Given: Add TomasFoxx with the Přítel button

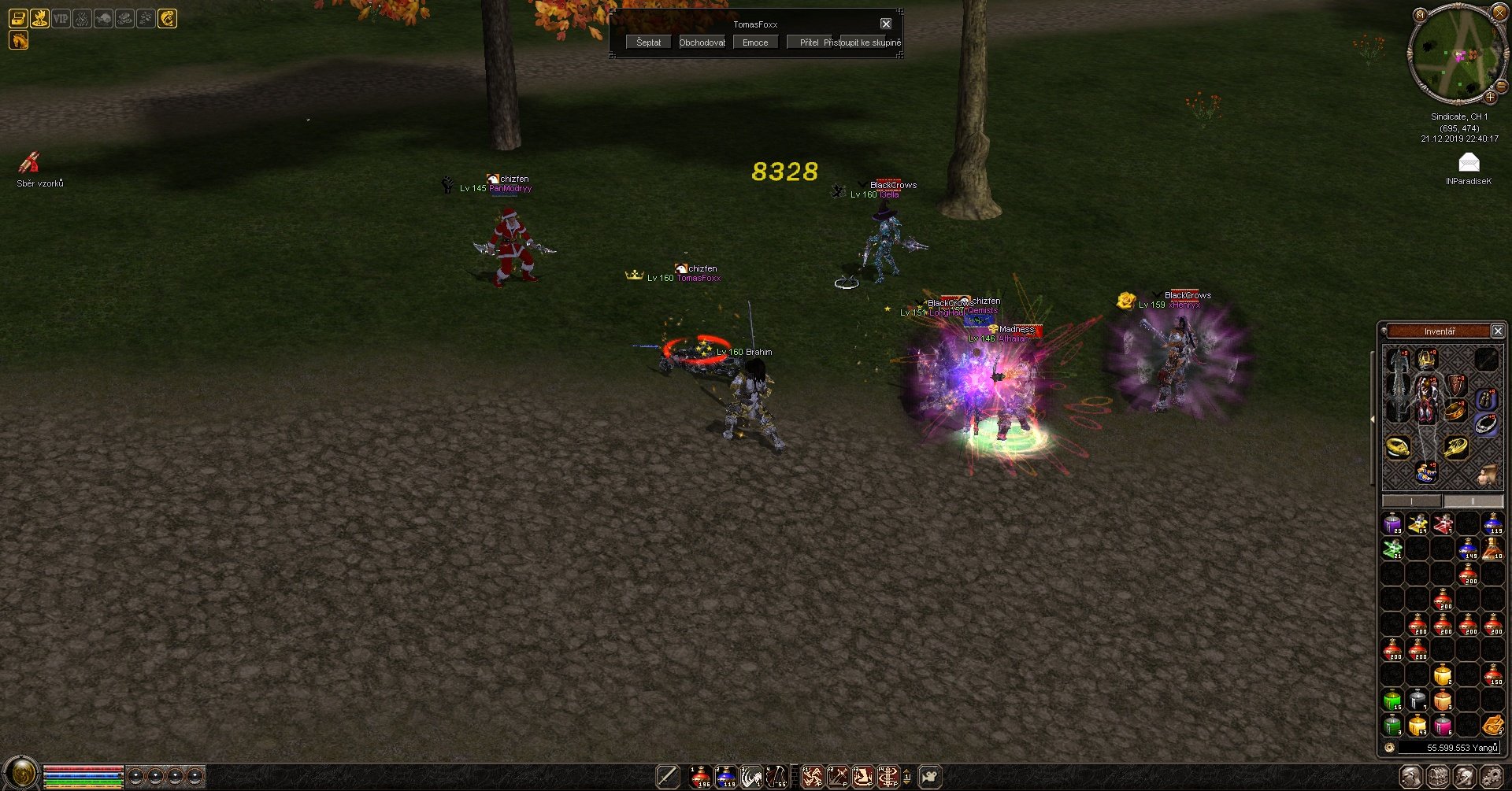Looking at the screenshot, I should click(x=809, y=43).
